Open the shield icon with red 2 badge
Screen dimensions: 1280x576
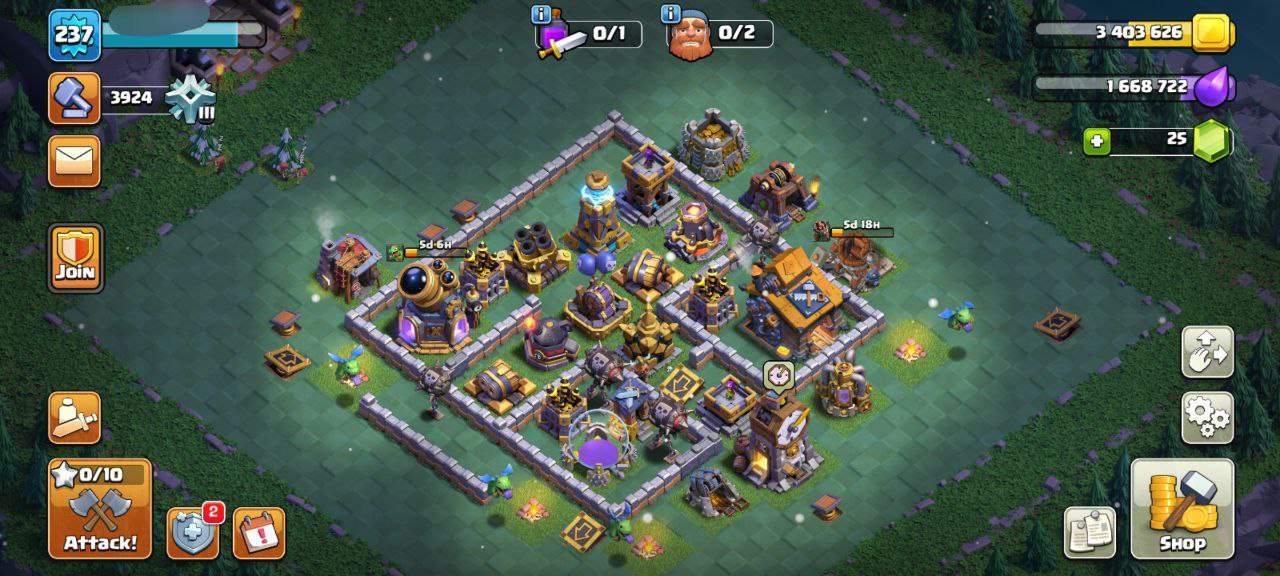pos(192,532)
